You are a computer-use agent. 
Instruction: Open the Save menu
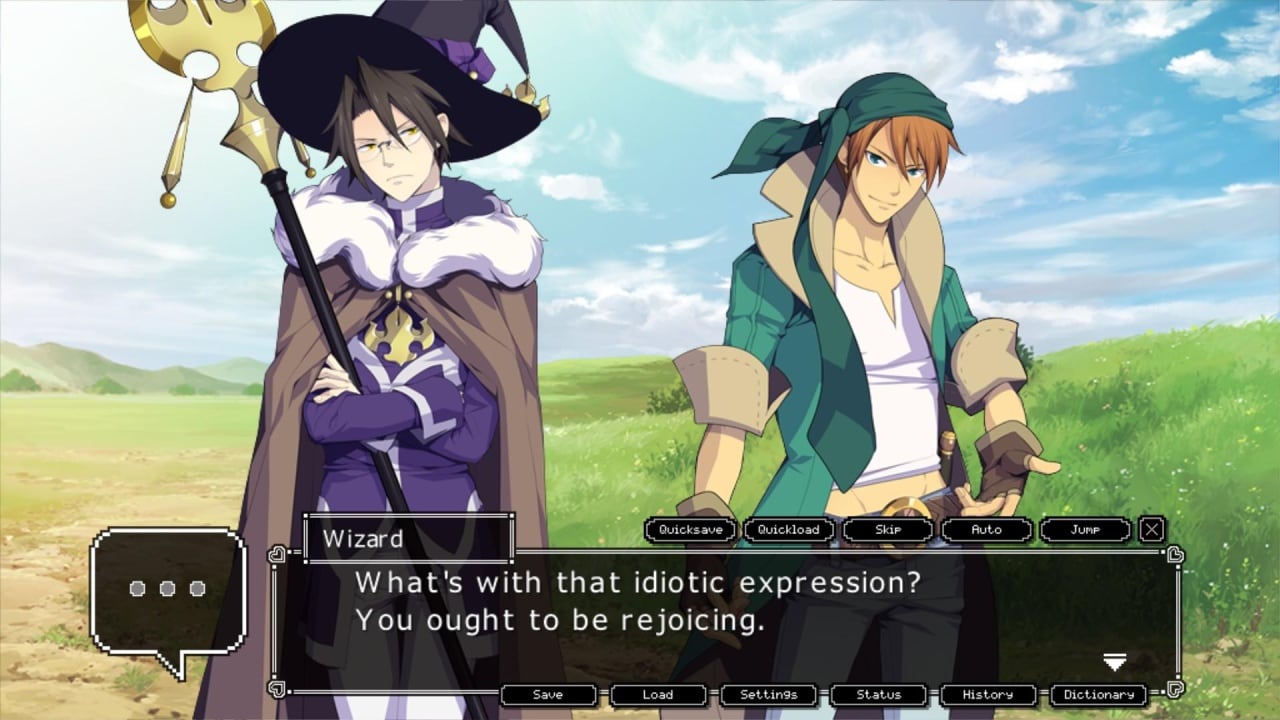pyautogui.click(x=548, y=695)
